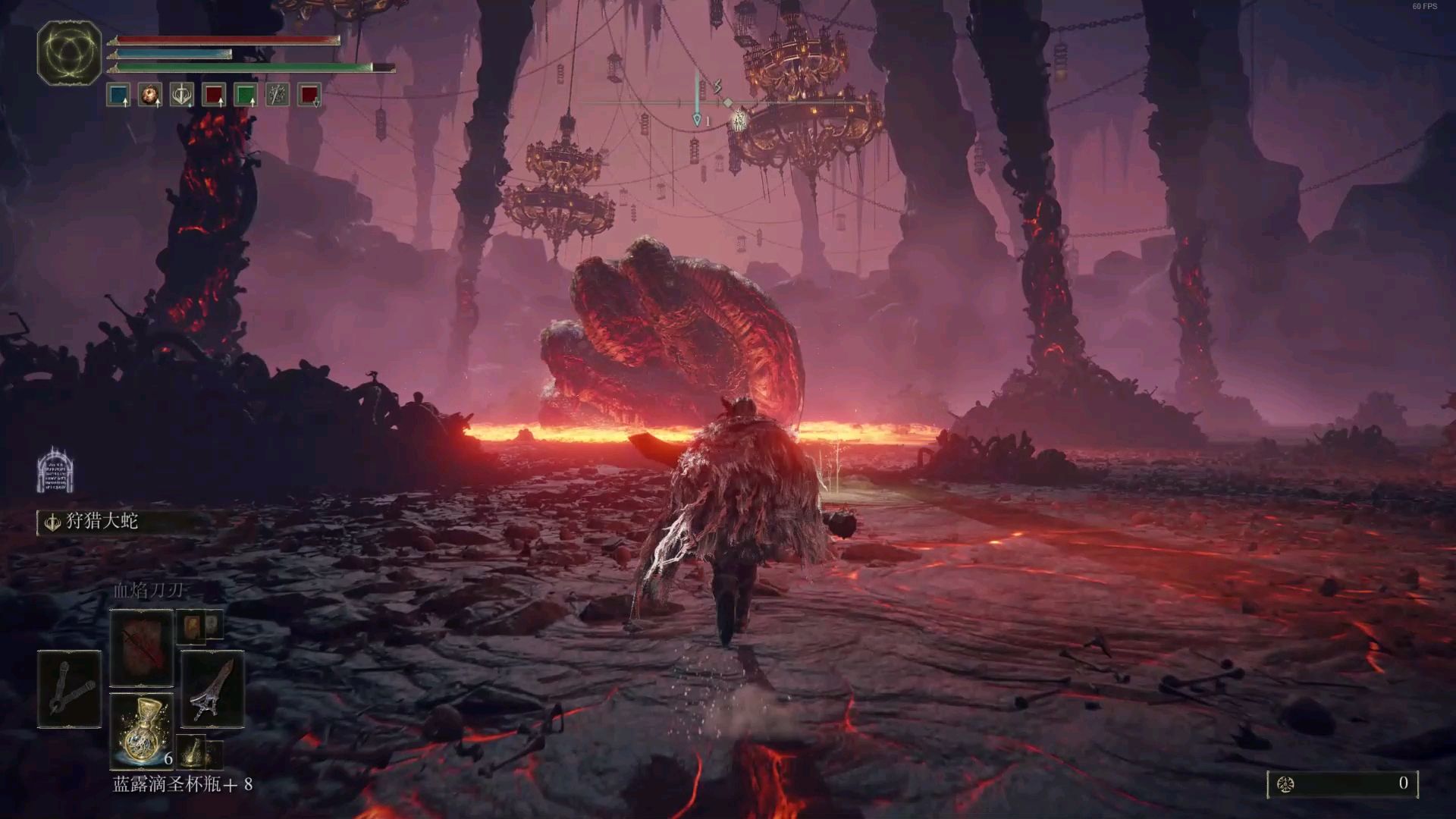Click the glowing site-of-grace compass marker
This screenshot has height=819, width=1456.
739,119
